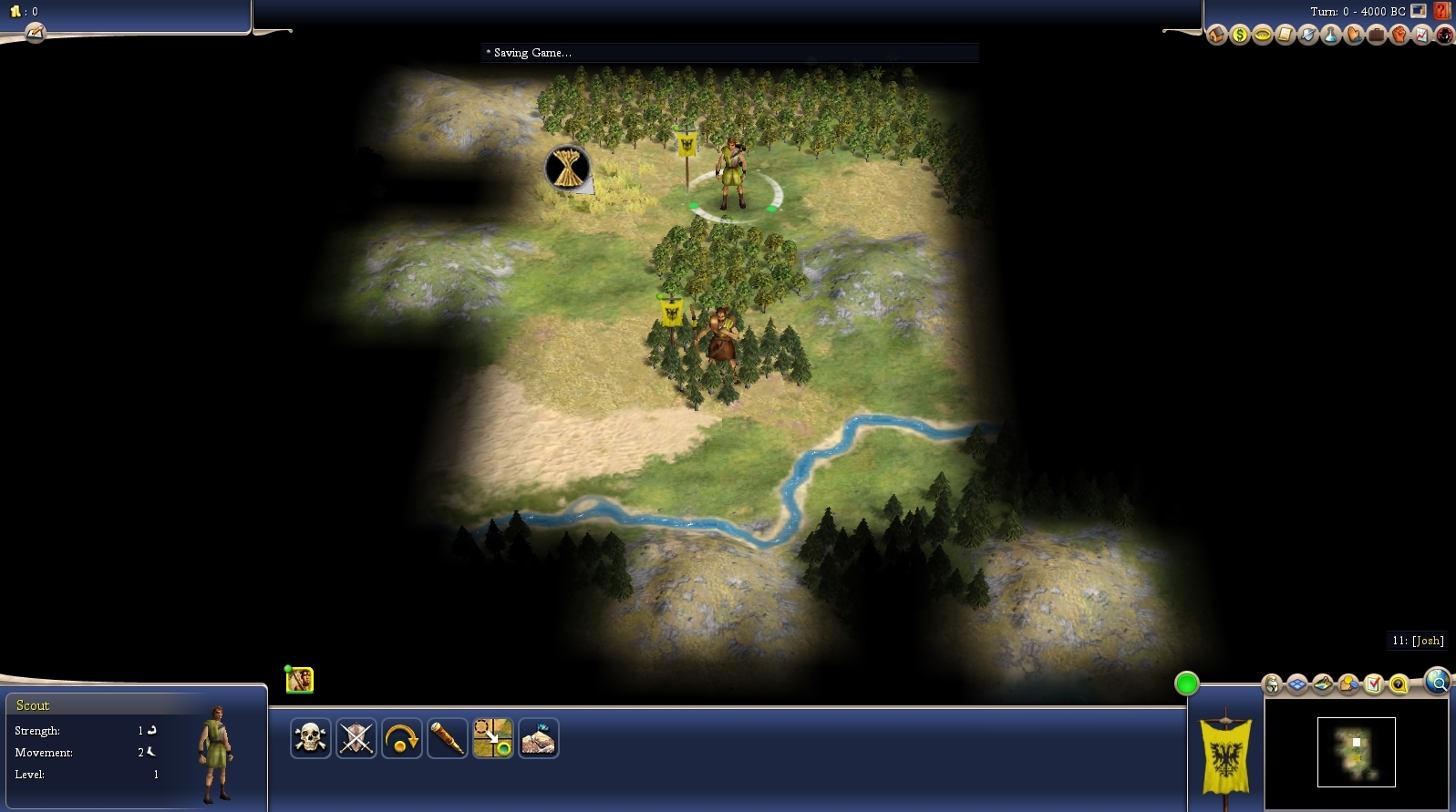
Task: Click the crossed swords shield action button
Action: coord(356,738)
